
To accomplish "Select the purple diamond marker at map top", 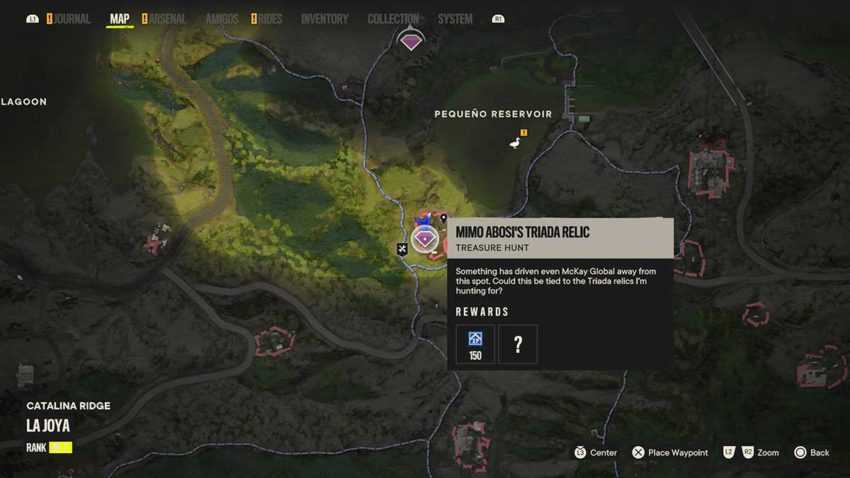I will pos(411,42).
